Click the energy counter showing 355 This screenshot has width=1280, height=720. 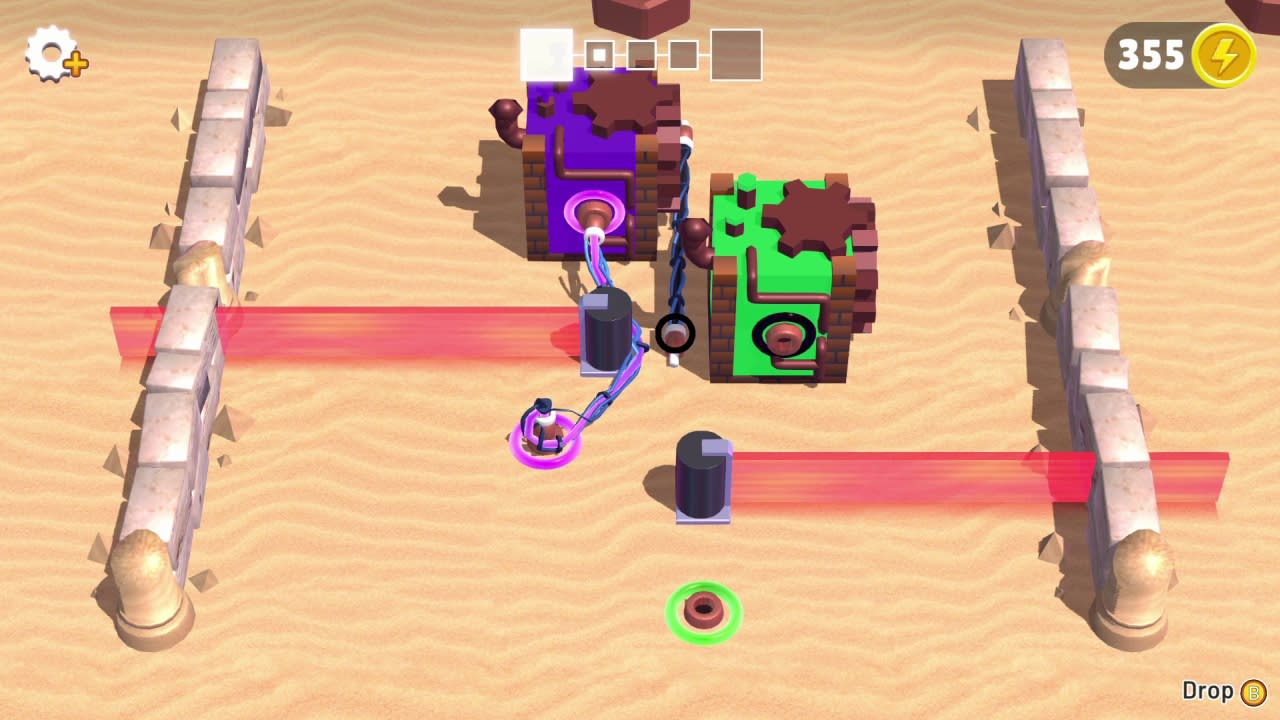point(1152,56)
